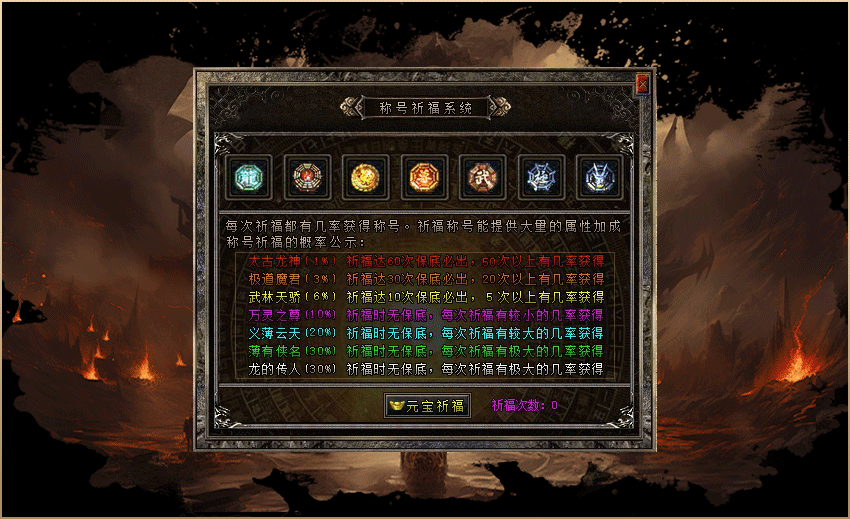Select the golden dragon coin badge
Screen dimensions: 850x519
[363, 178]
